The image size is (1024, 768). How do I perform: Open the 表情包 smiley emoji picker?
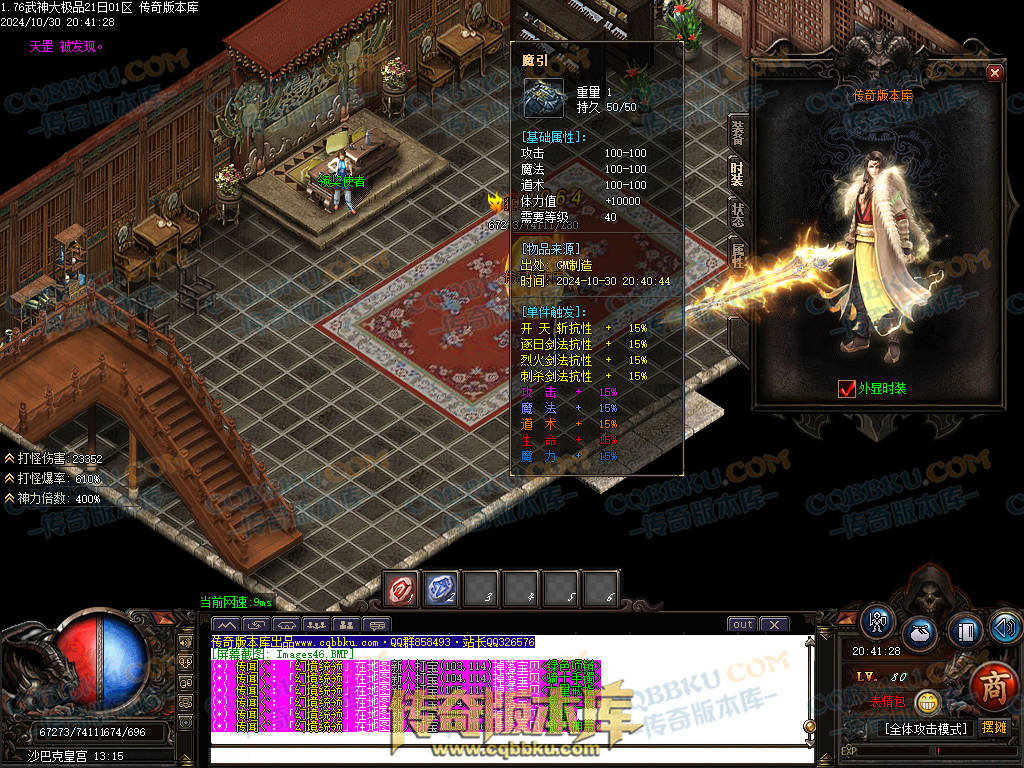click(x=928, y=702)
